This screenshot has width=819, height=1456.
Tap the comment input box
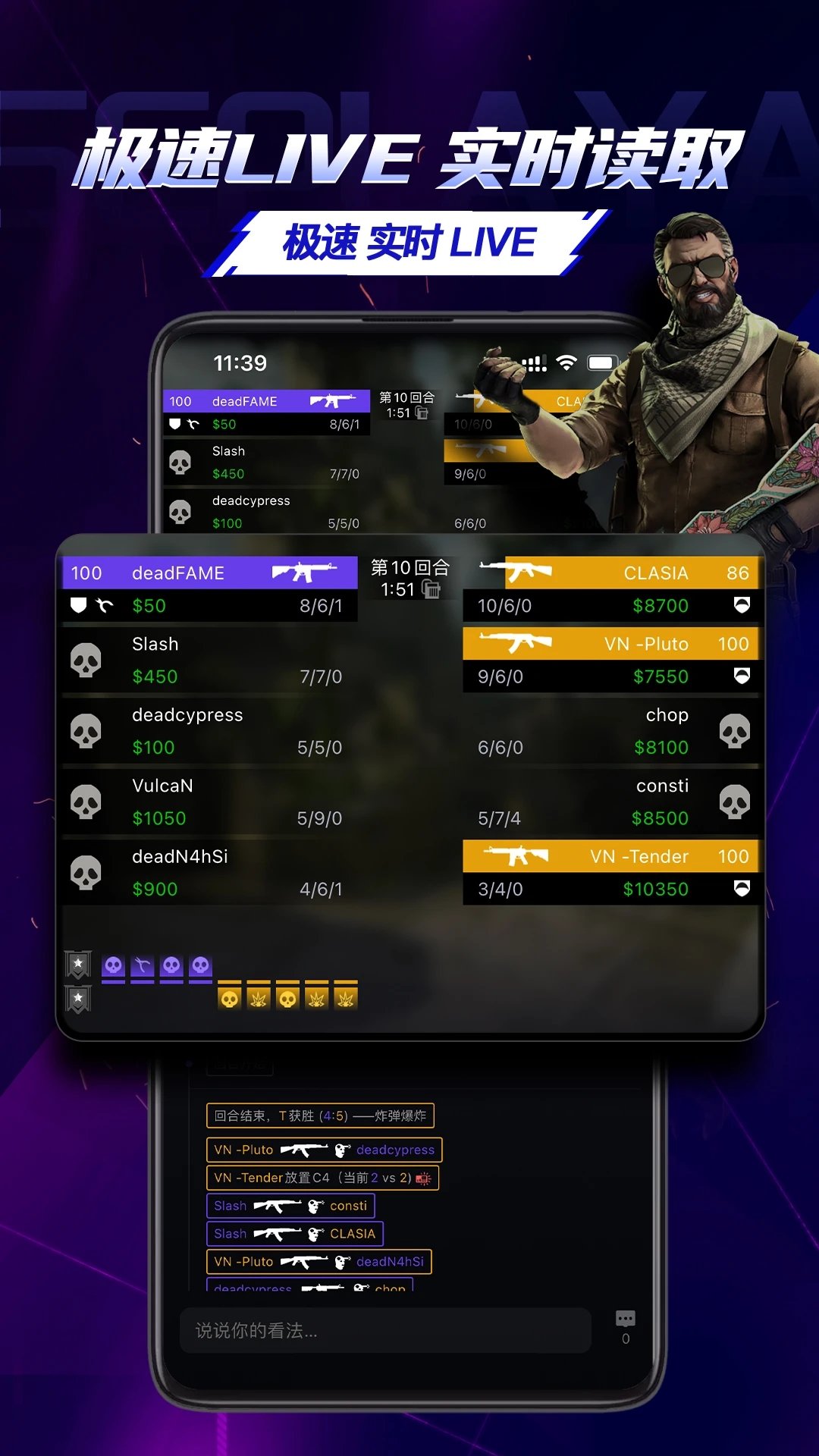point(385,1330)
